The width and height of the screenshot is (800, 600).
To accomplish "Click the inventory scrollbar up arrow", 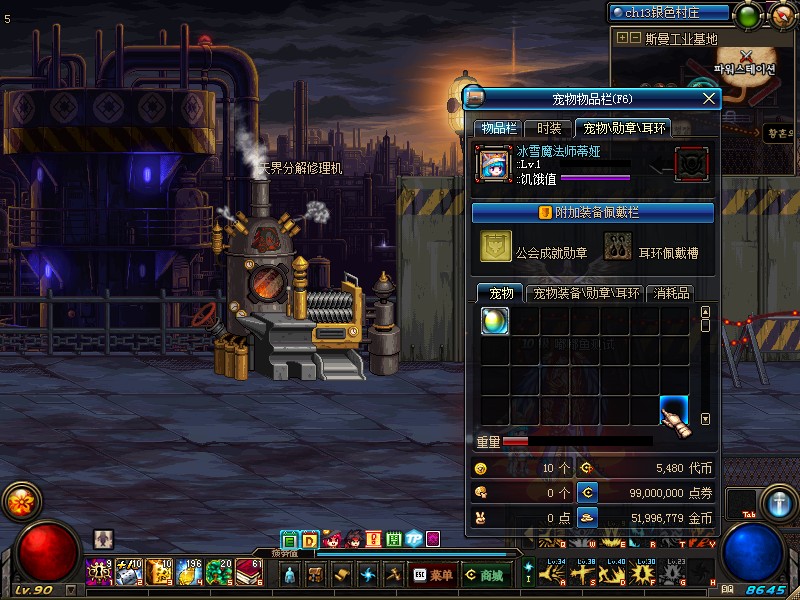I will [705, 313].
